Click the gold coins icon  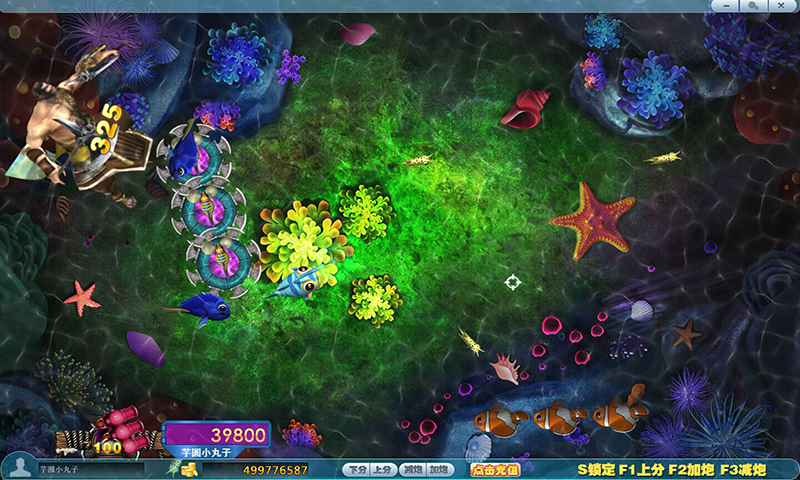[x=189, y=469]
